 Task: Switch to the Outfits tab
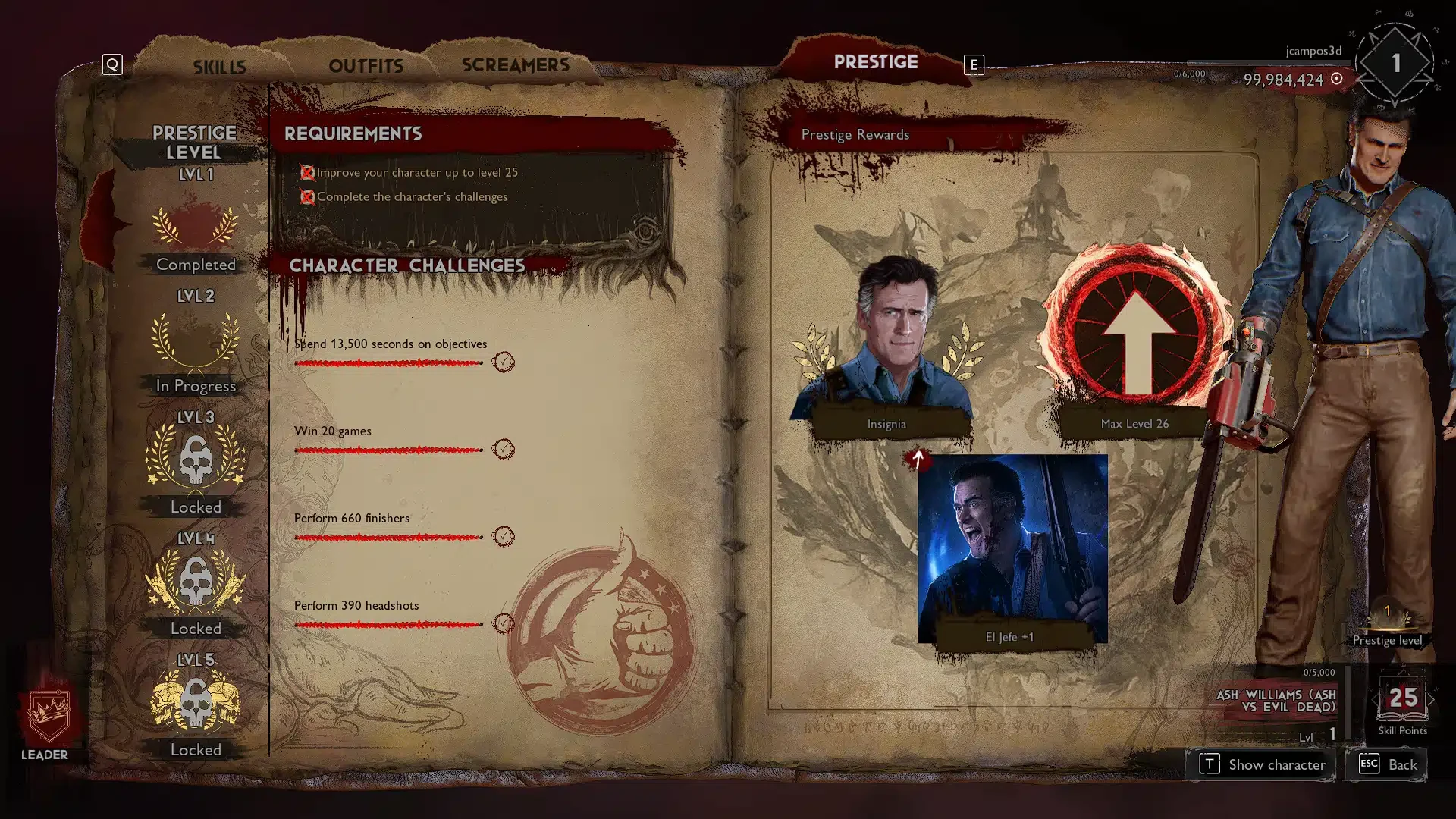tap(366, 66)
